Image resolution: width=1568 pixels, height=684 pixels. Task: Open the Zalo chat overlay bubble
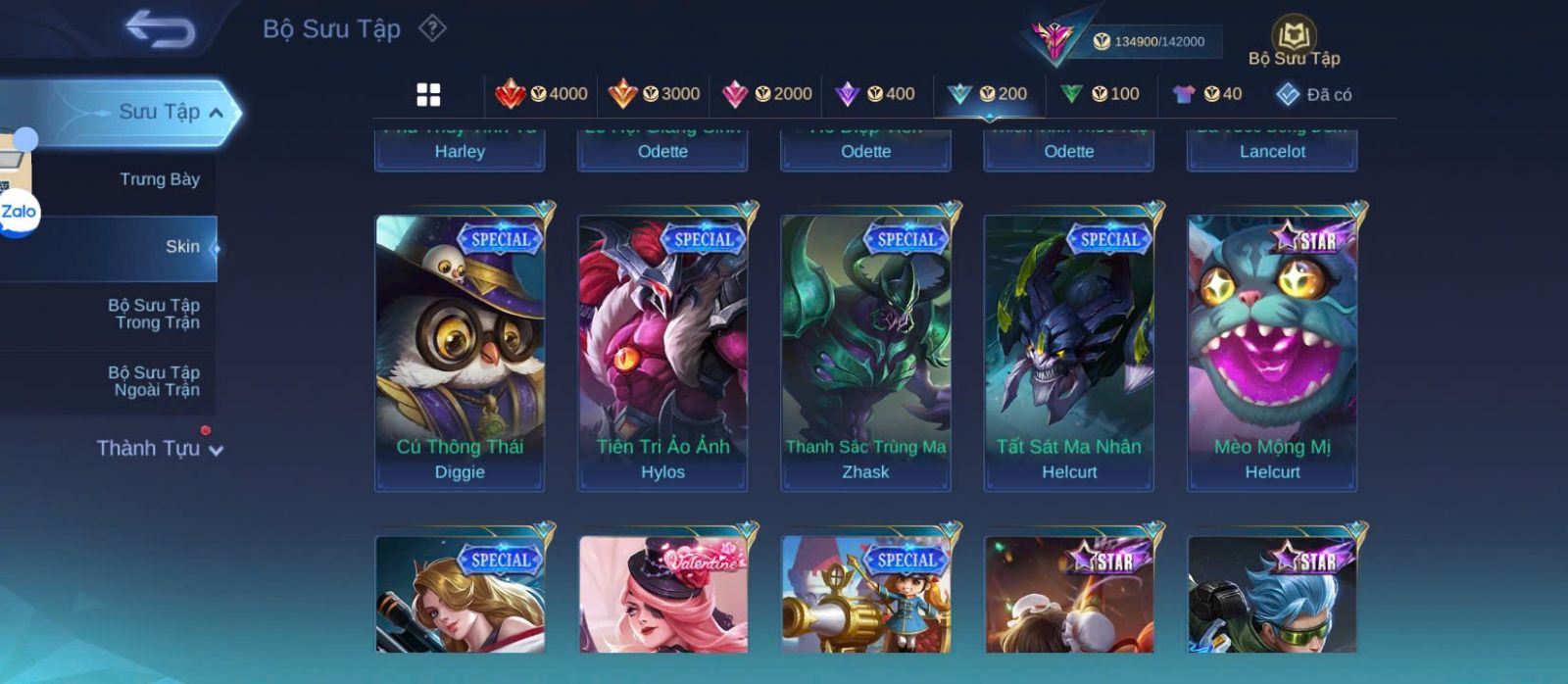(19, 211)
